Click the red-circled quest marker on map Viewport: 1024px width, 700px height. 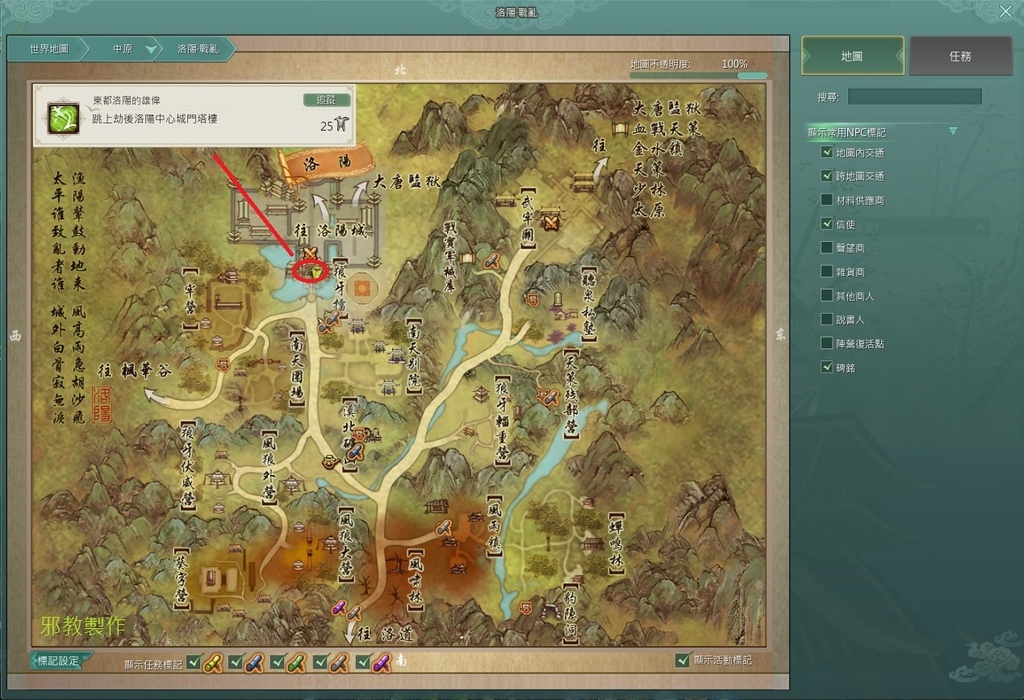313,271
